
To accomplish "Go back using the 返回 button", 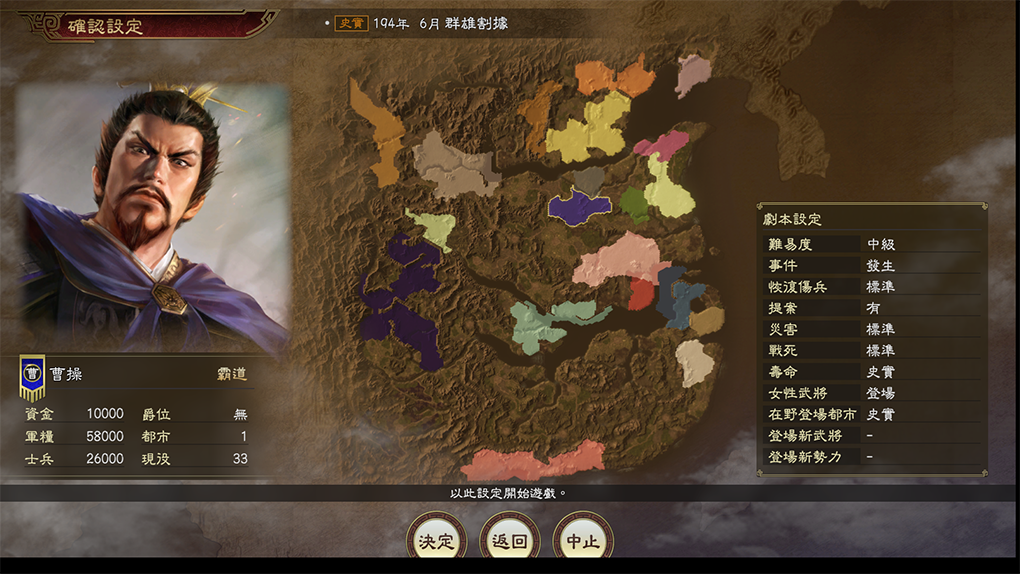I will [510, 541].
